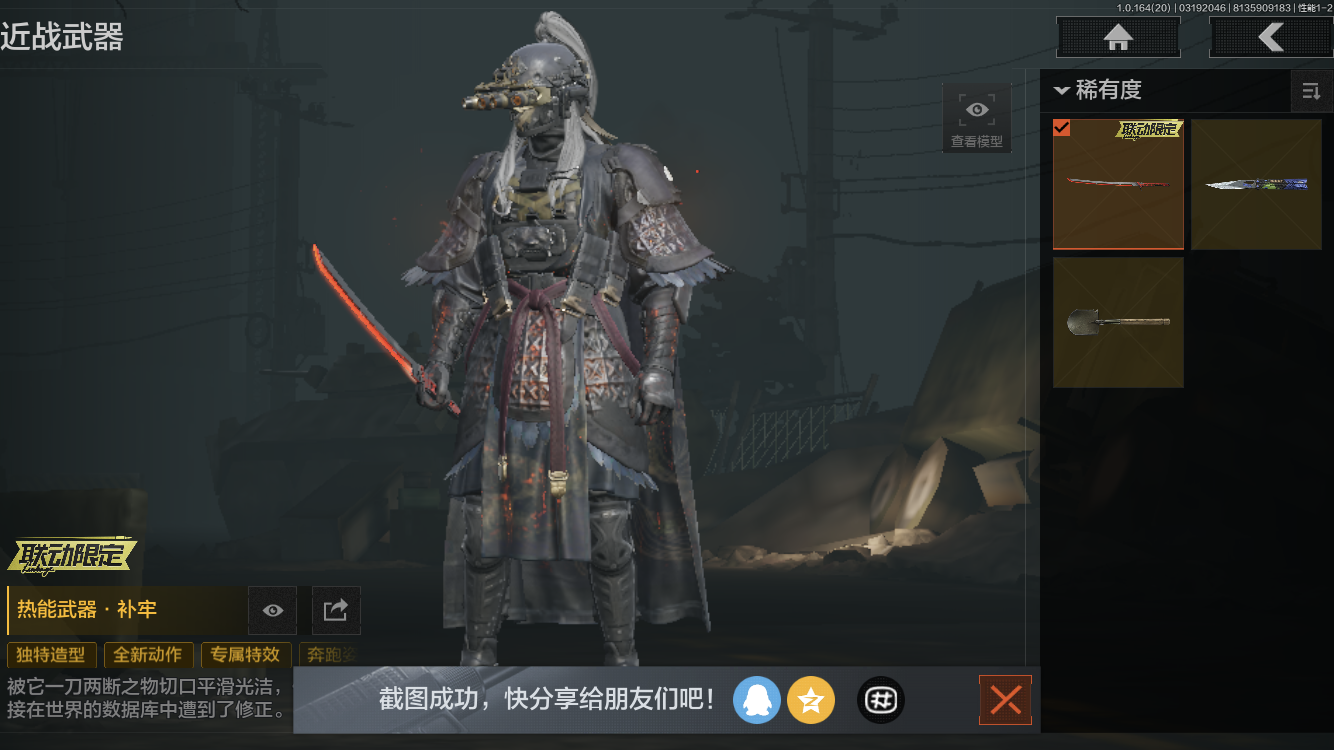Click the 独特造型 tag button
Viewport: 1334px width, 750px height.
(x=52, y=655)
